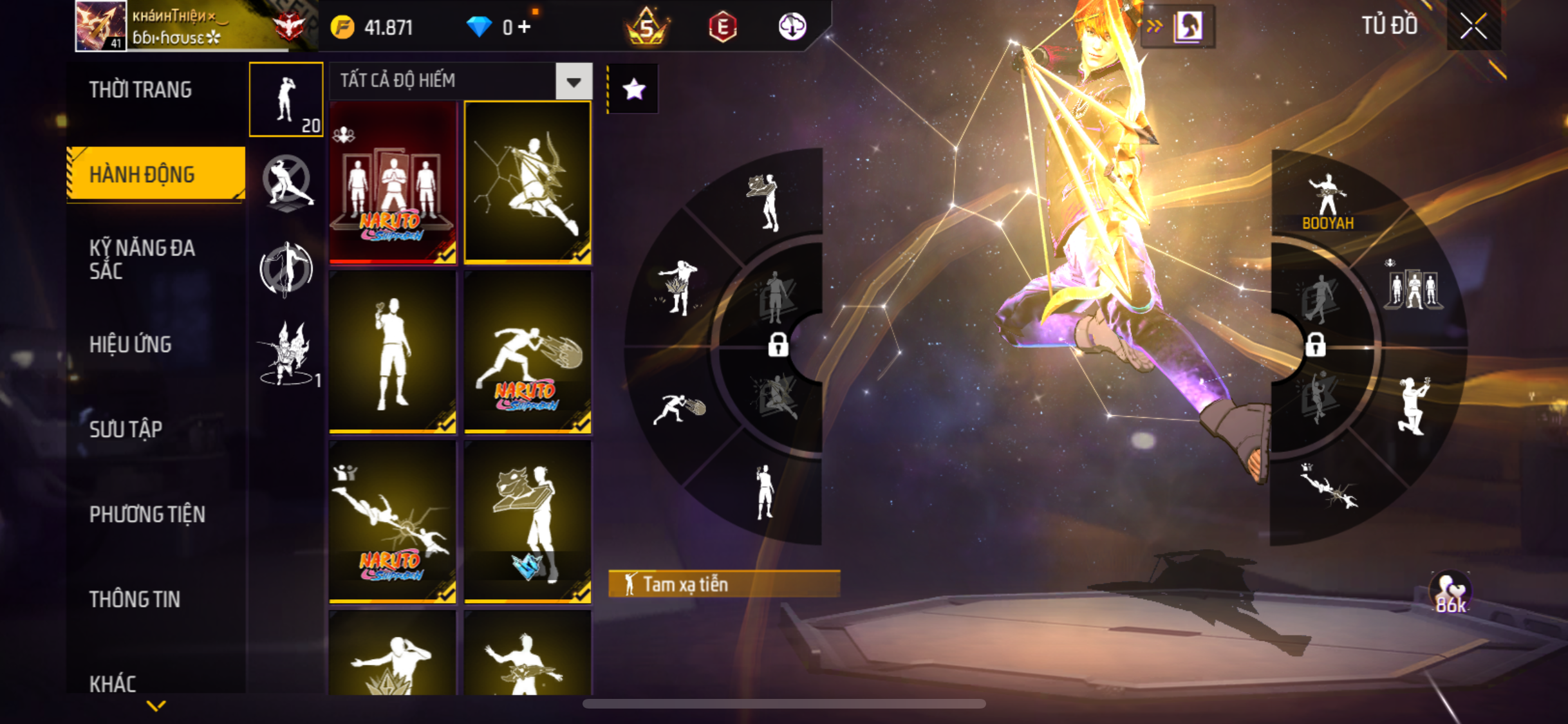Select the archer bow emote card
The width and height of the screenshot is (1568, 724).
tap(527, 183)
